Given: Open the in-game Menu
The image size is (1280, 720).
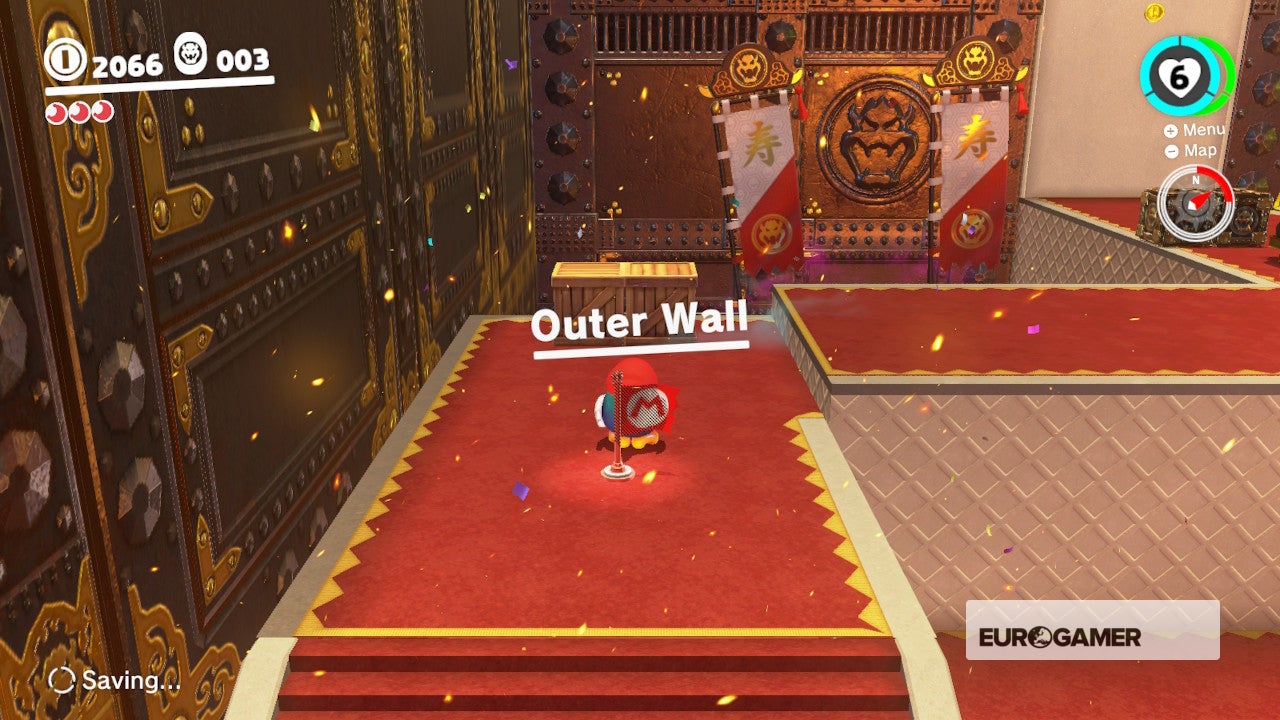Looking at the screenshot, I should tap(1204, 129).
